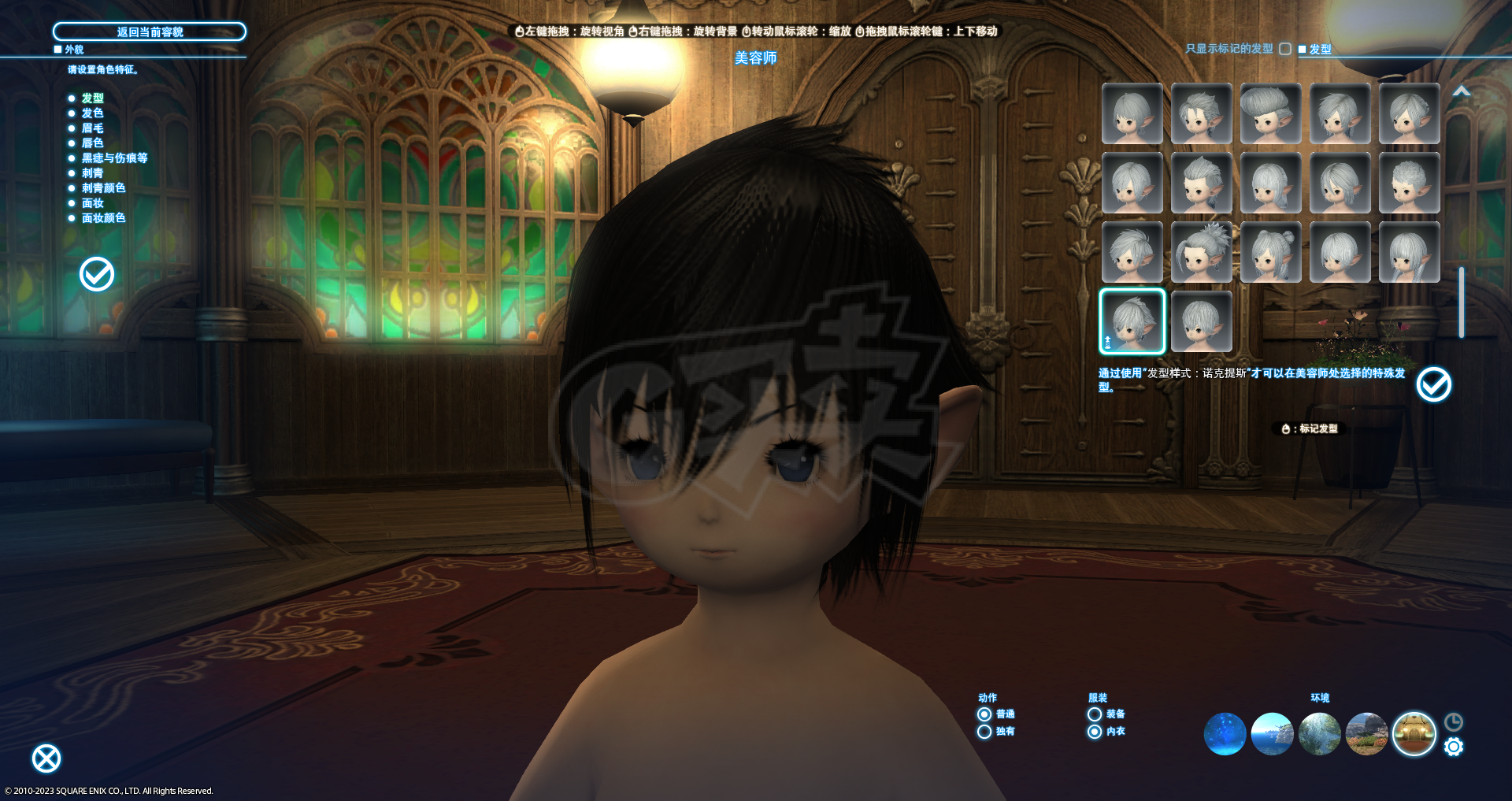Switch to the starry blue environment background
Screen dimensions: 1512x801
1225,734
